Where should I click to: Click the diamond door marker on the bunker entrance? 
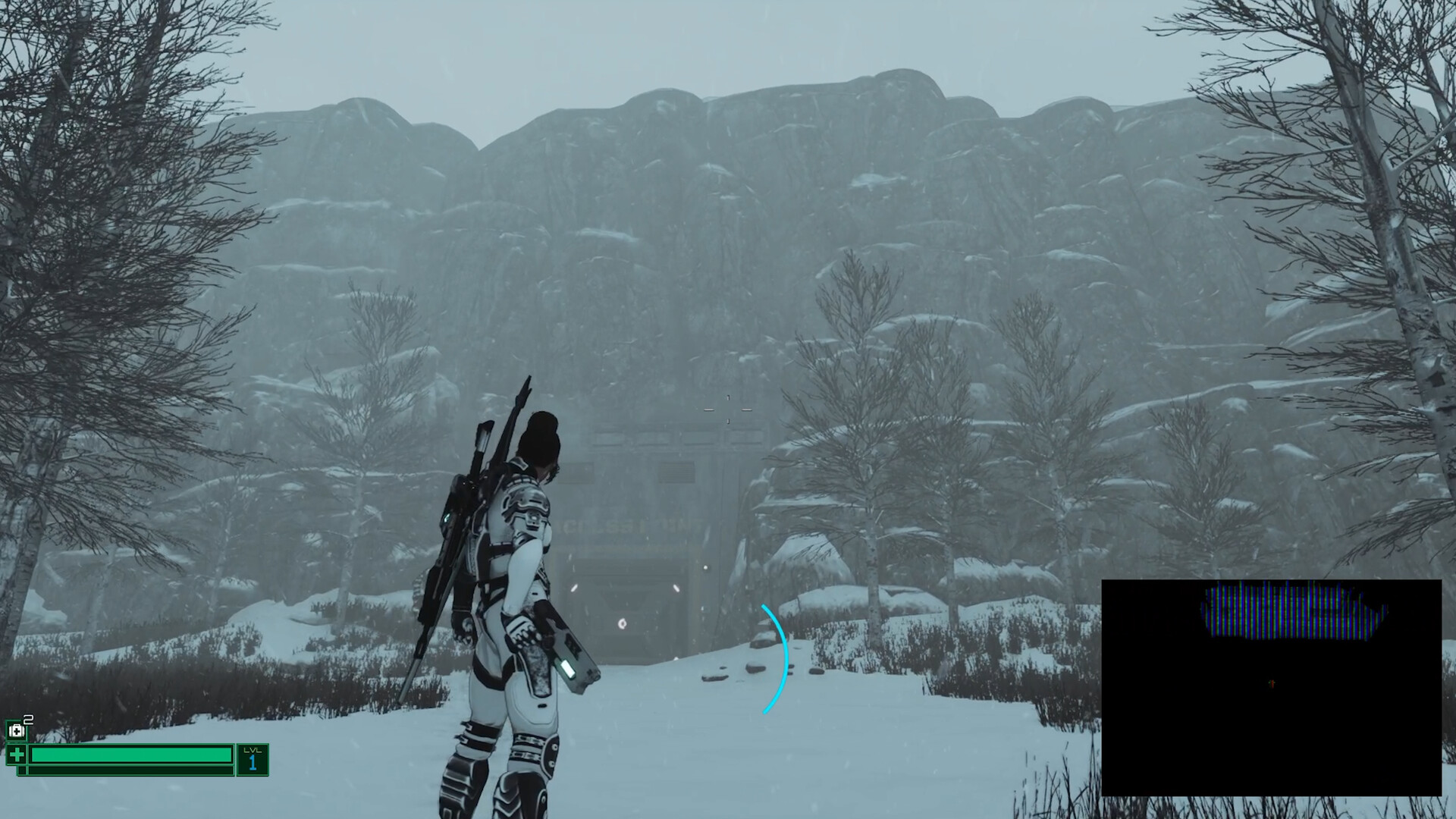[x=623, y=623]
